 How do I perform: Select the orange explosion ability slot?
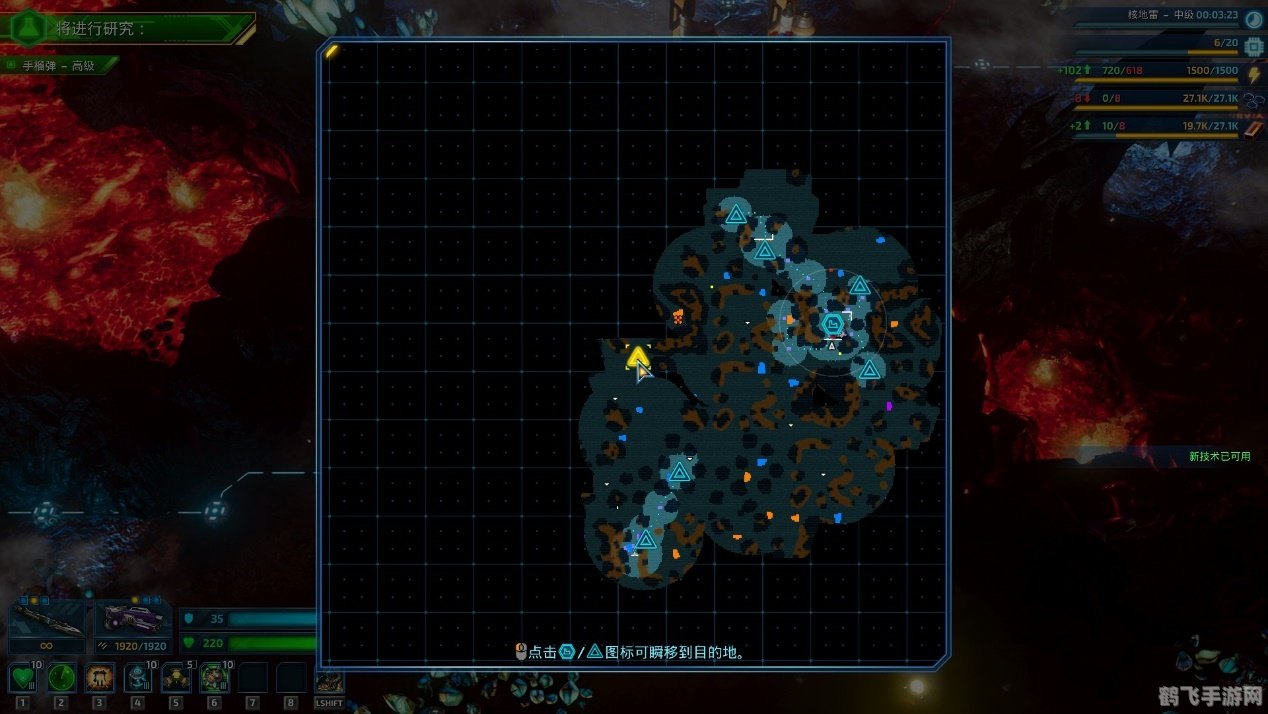click(99, 678)
